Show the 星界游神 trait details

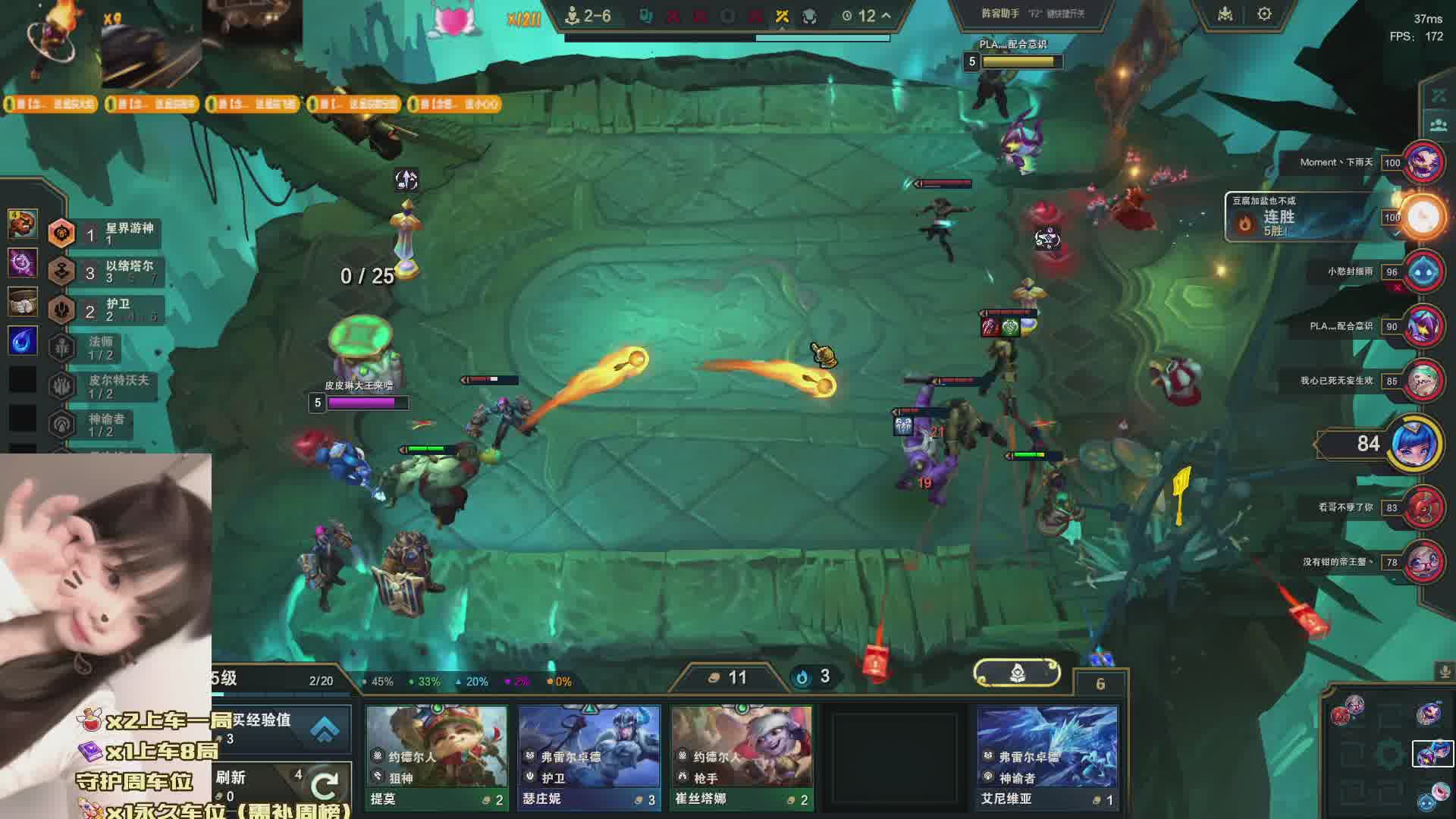click(x=106, y=234)
